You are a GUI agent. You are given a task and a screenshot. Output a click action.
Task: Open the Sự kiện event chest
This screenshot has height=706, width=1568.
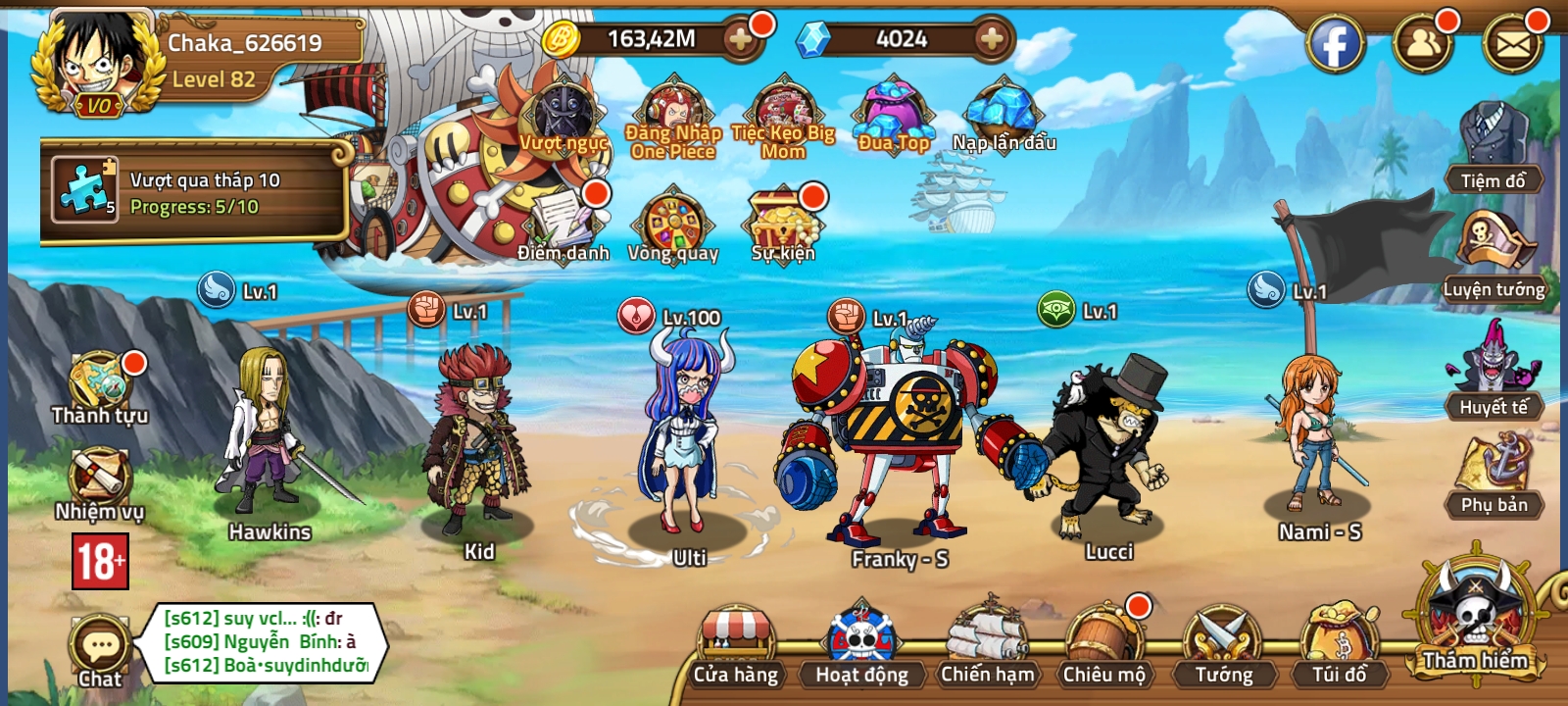click(781, 221)
